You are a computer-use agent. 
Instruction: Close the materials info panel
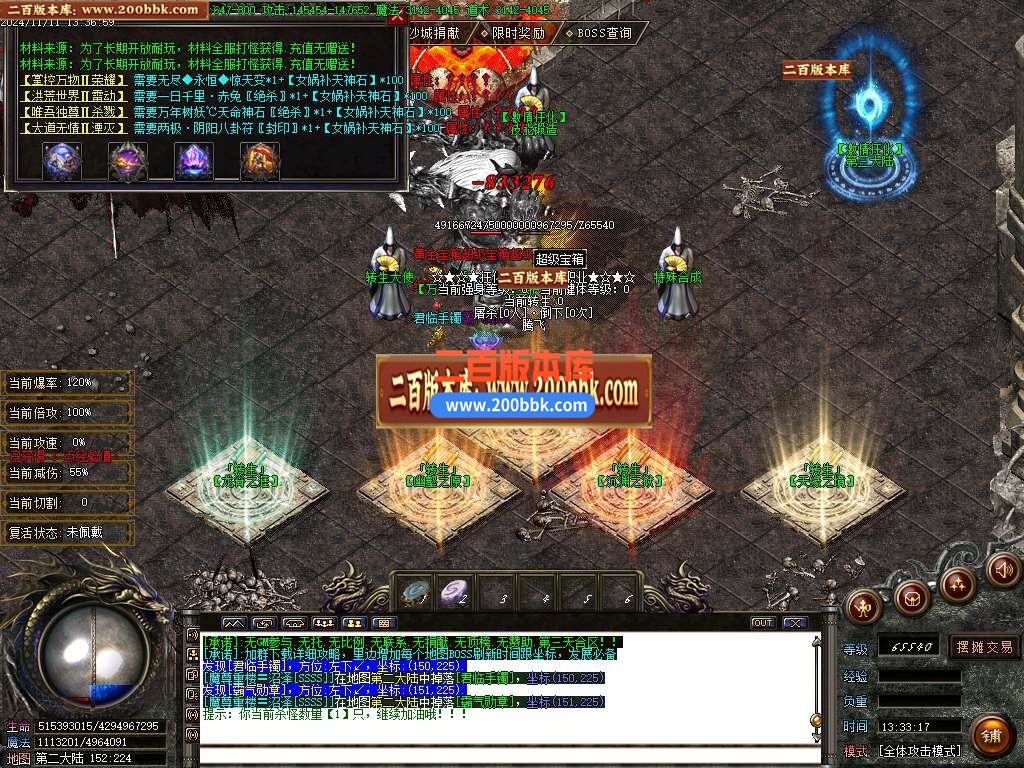397,17
